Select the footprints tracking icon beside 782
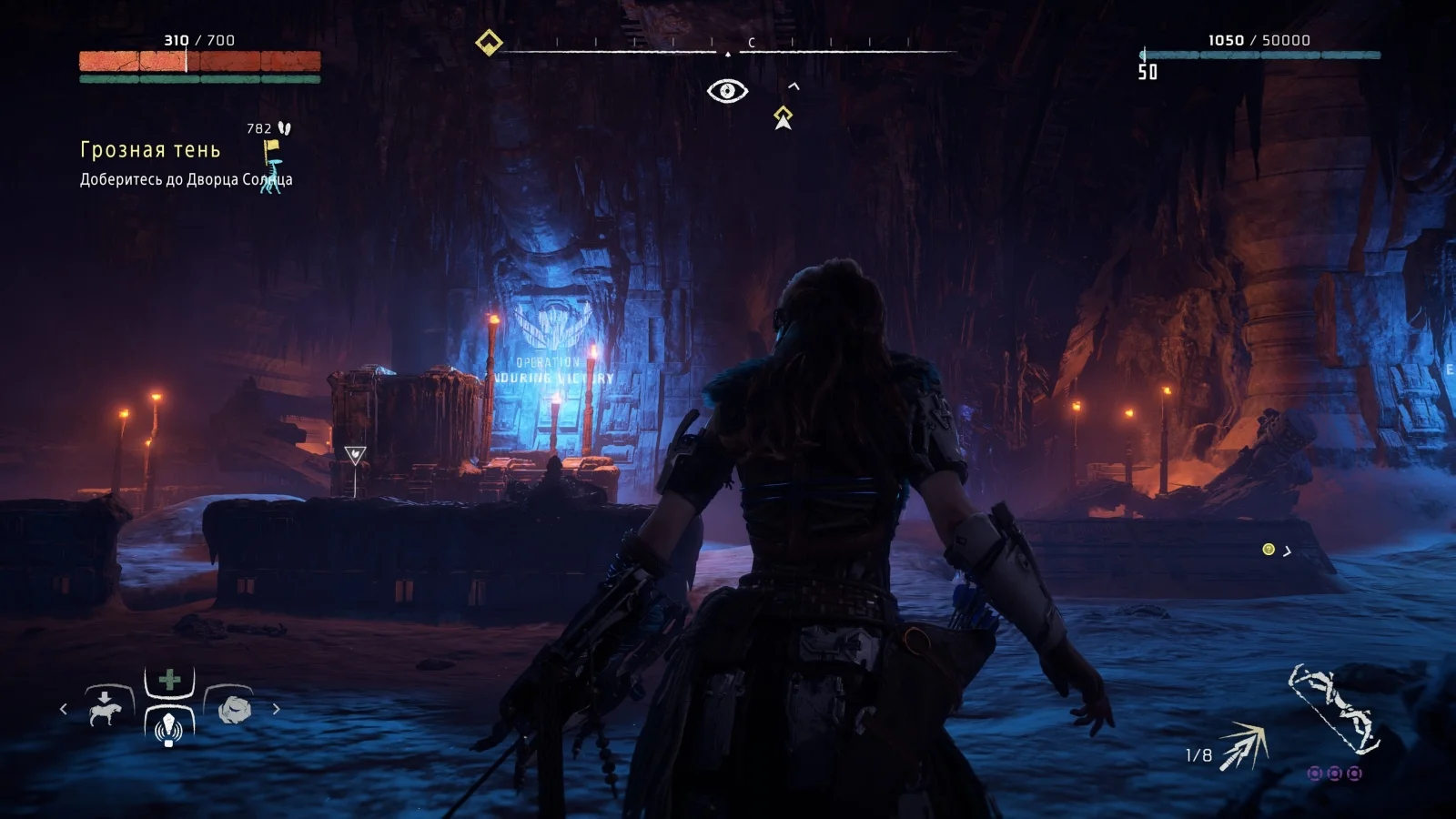Viewport: 1456px width, 819px height. pyautogui.click(x=282, y=127)
